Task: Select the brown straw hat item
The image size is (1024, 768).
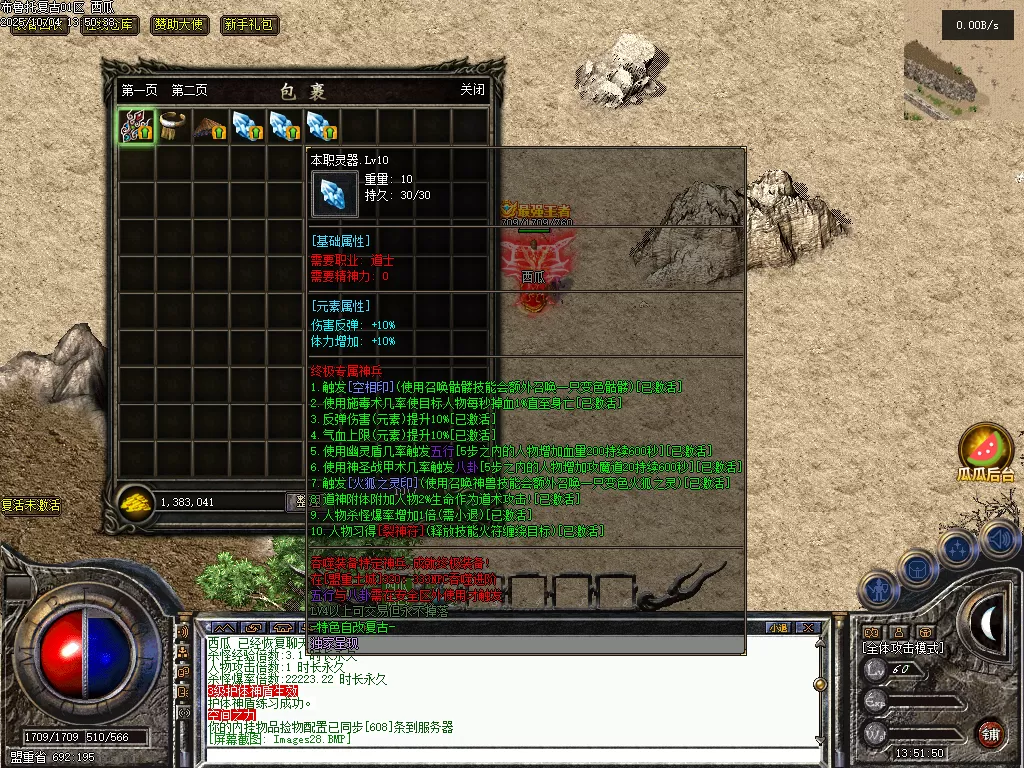Action: (x=210, y=127)
